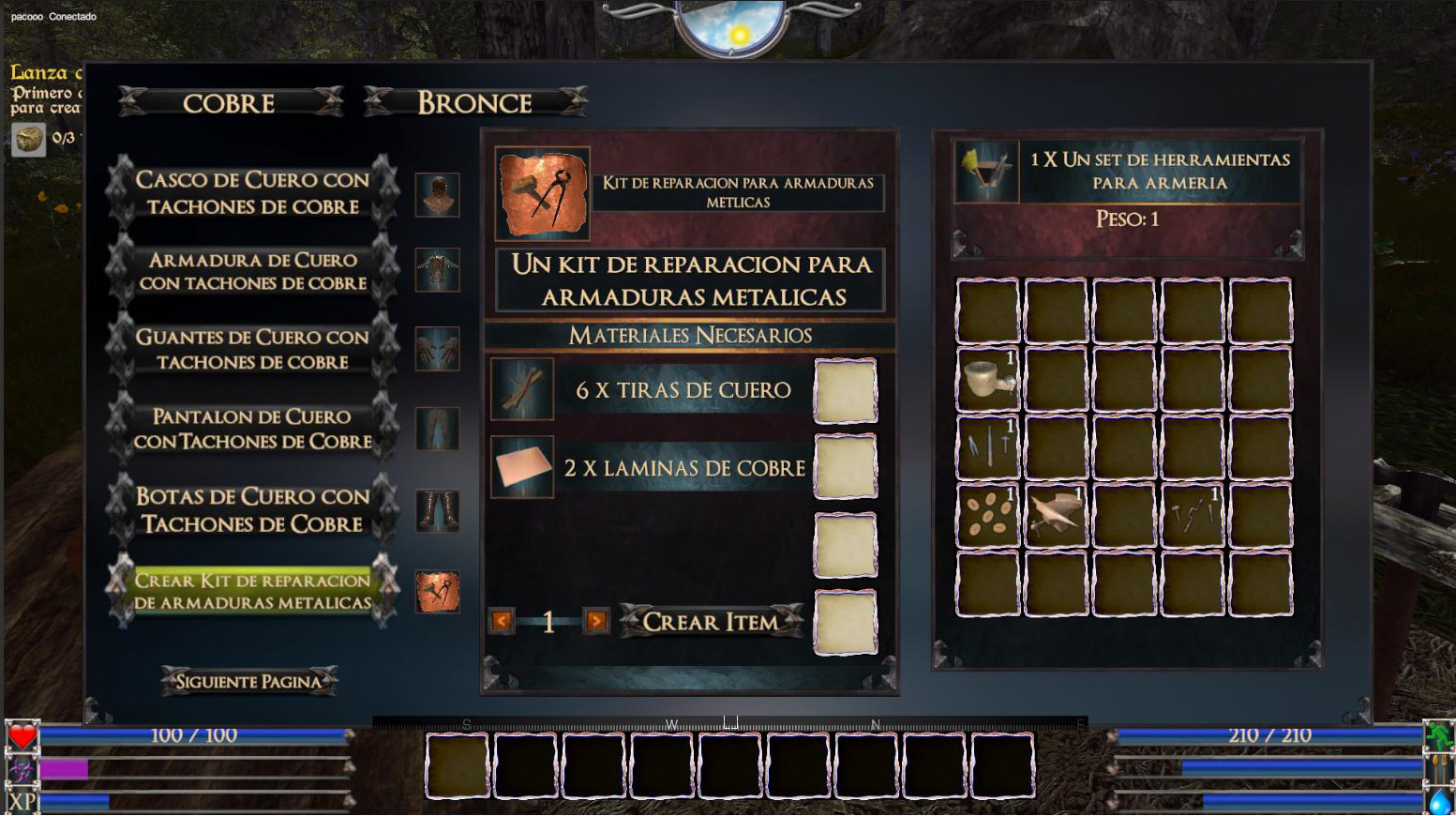Image resolution: width=1456 pixels, height=816 pixels.
Task: Select Casco de Cuero con Tachones recipe
Action: [252, 192]
